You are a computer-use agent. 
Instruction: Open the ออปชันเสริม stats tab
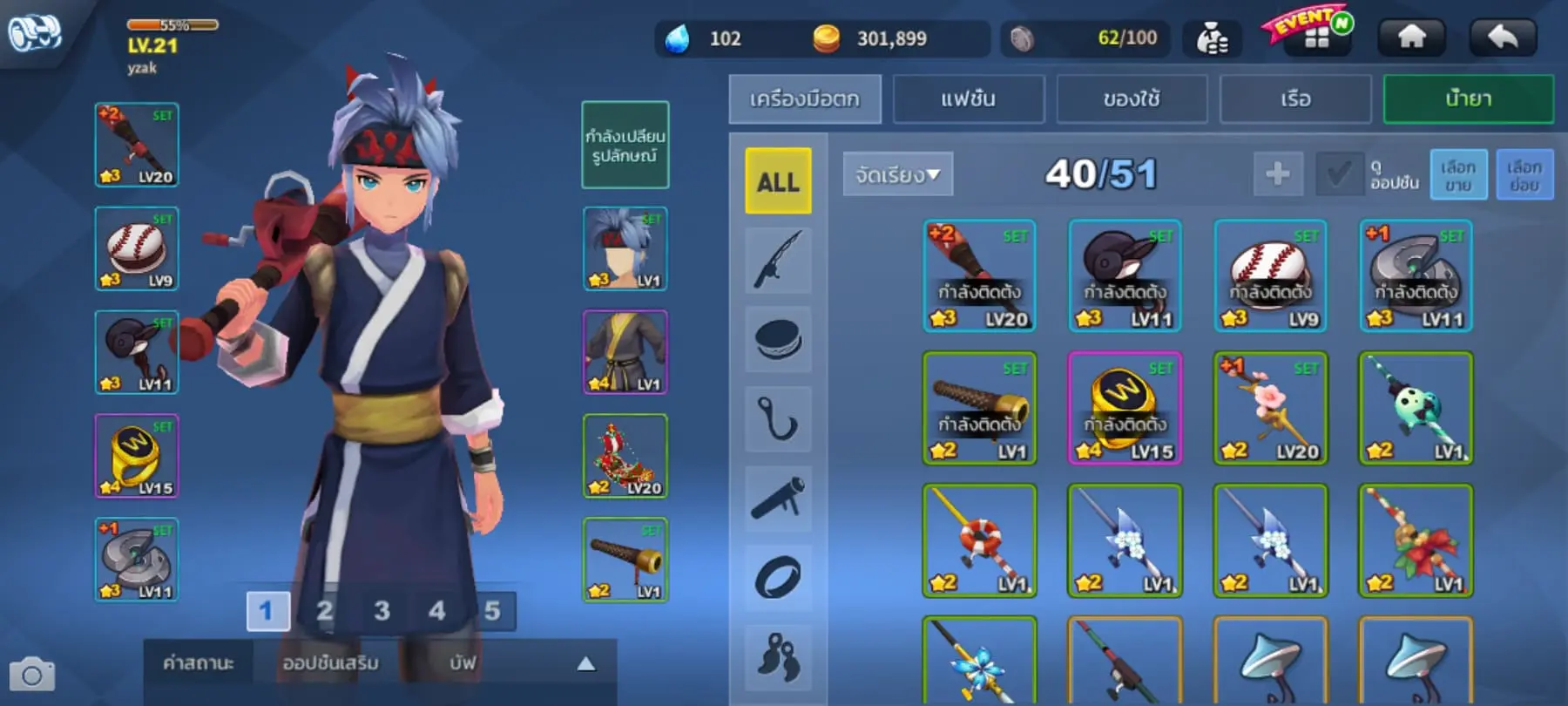[x=330, y=663]
